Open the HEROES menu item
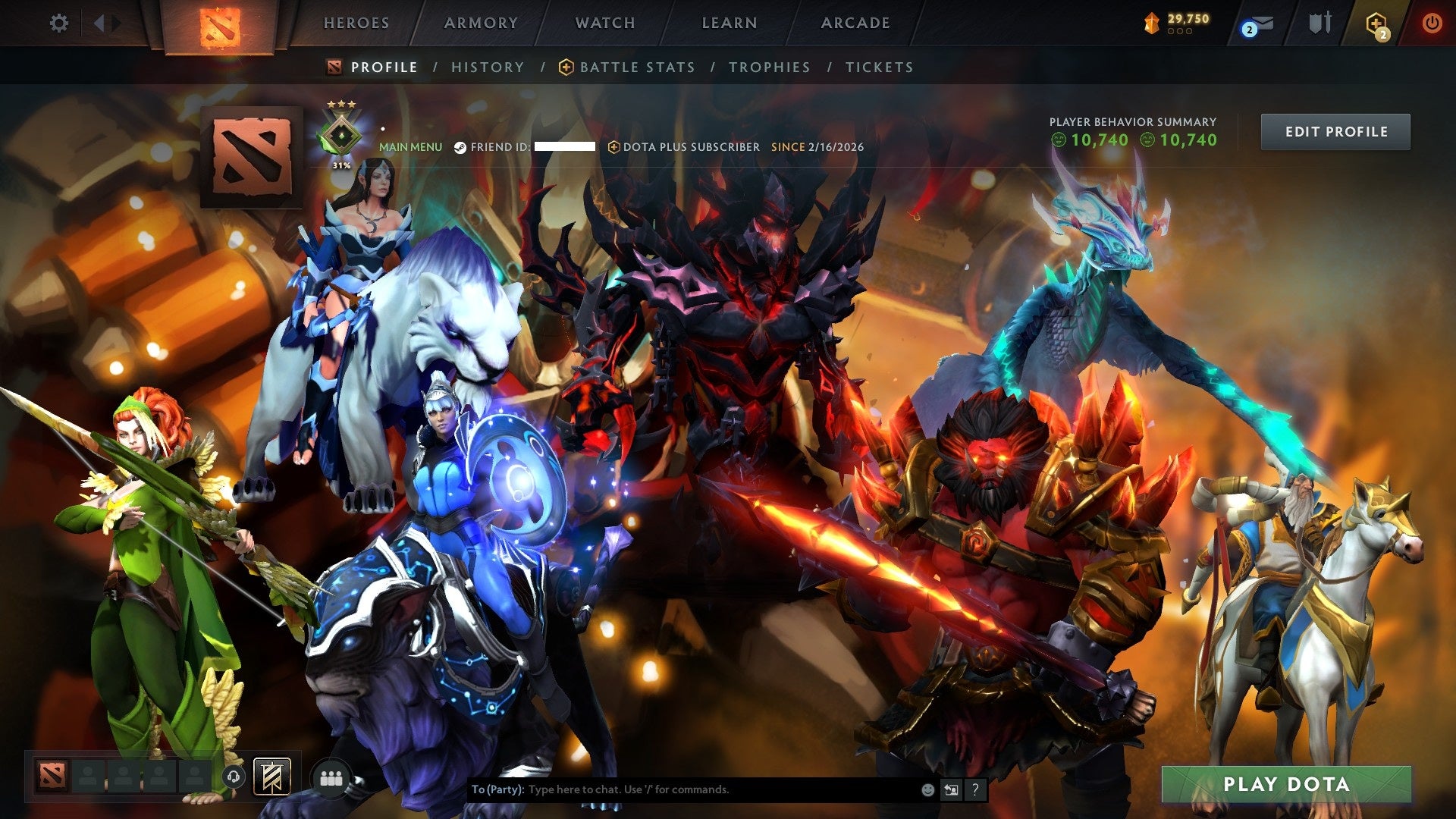 coord(356,23)
